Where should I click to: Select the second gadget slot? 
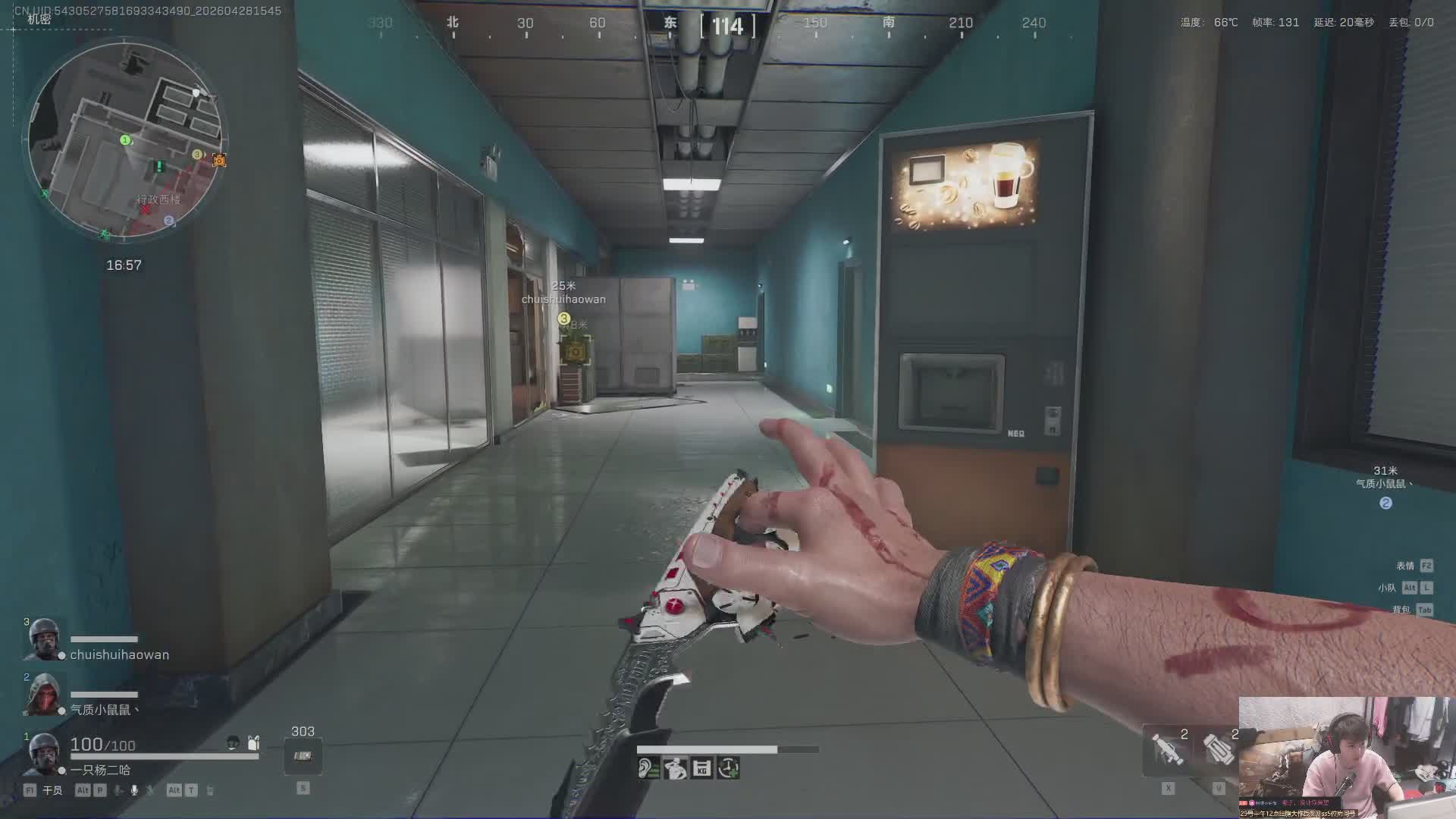tap(1219, 748)
